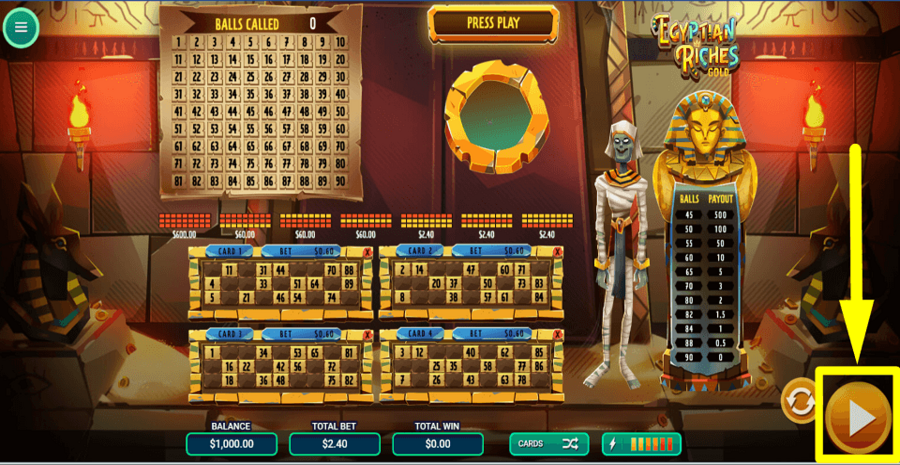
Task: Open the hamburger menu
Action: click(21, 28)
